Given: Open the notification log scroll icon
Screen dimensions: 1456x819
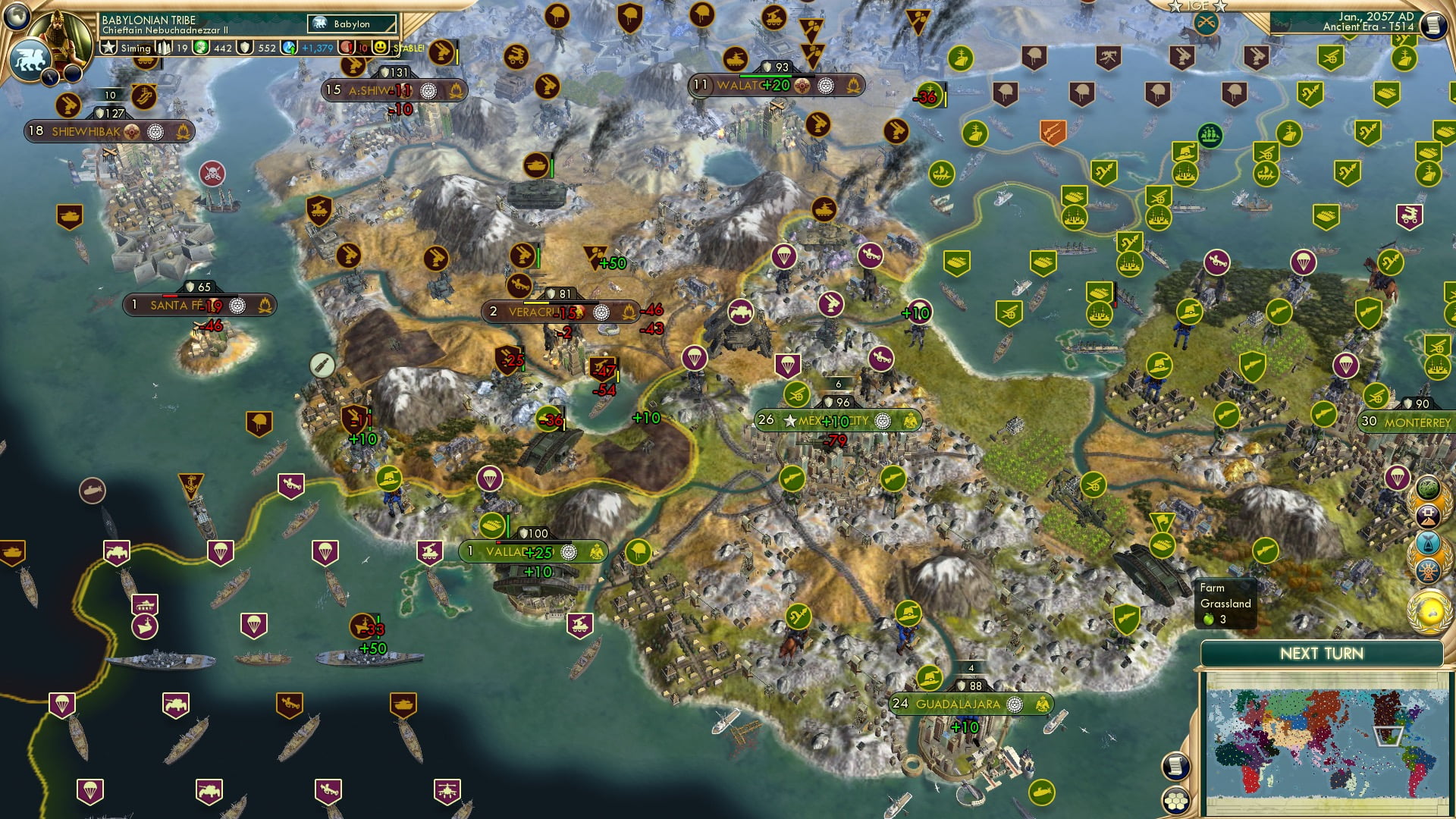Looking at the screenshot, I should pos(1437,24).
